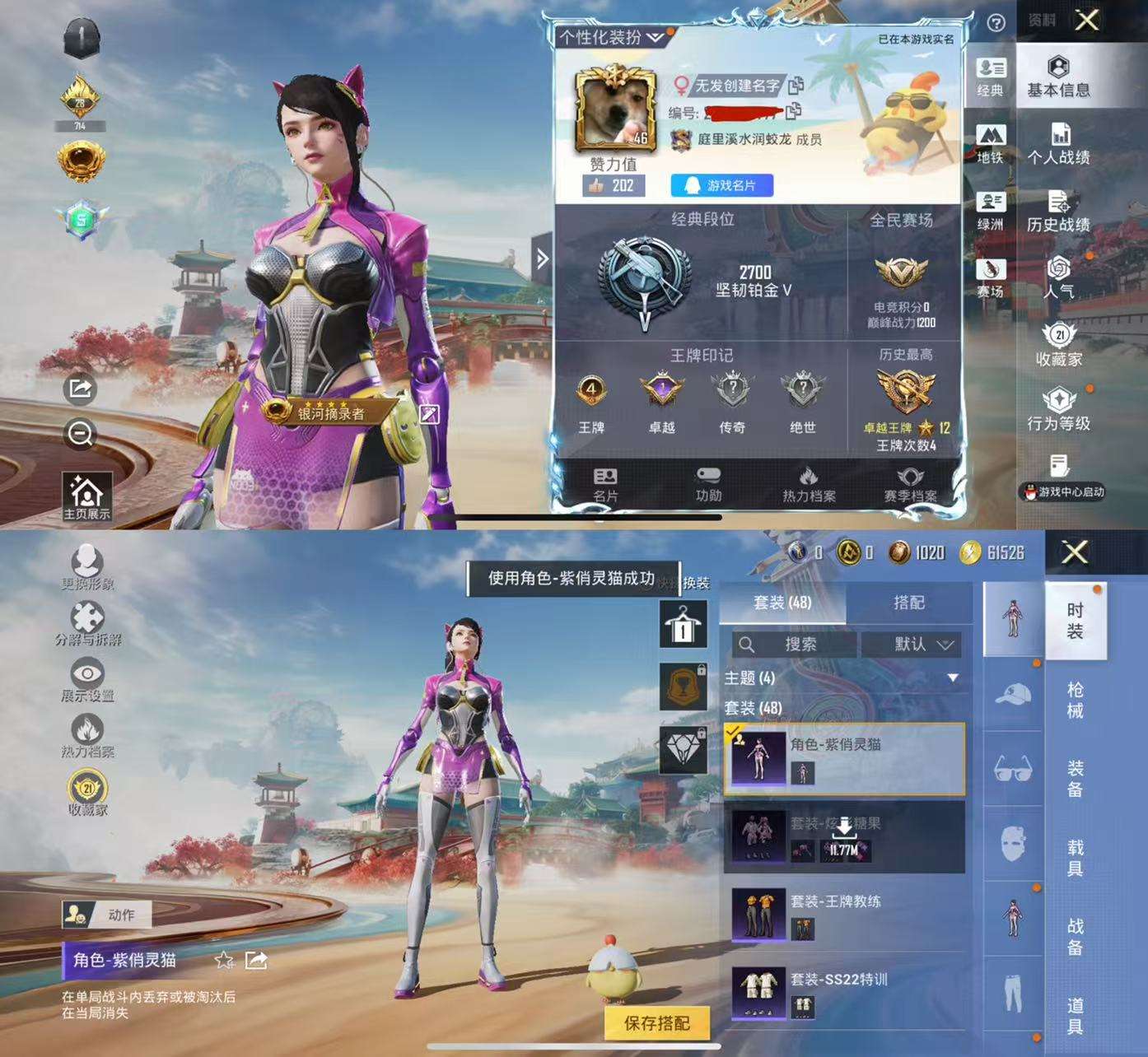Open the 热力档案 archive
The height and width of the screenshot is (1057, 1148).
pyautogui.click(x=807, y=485)
